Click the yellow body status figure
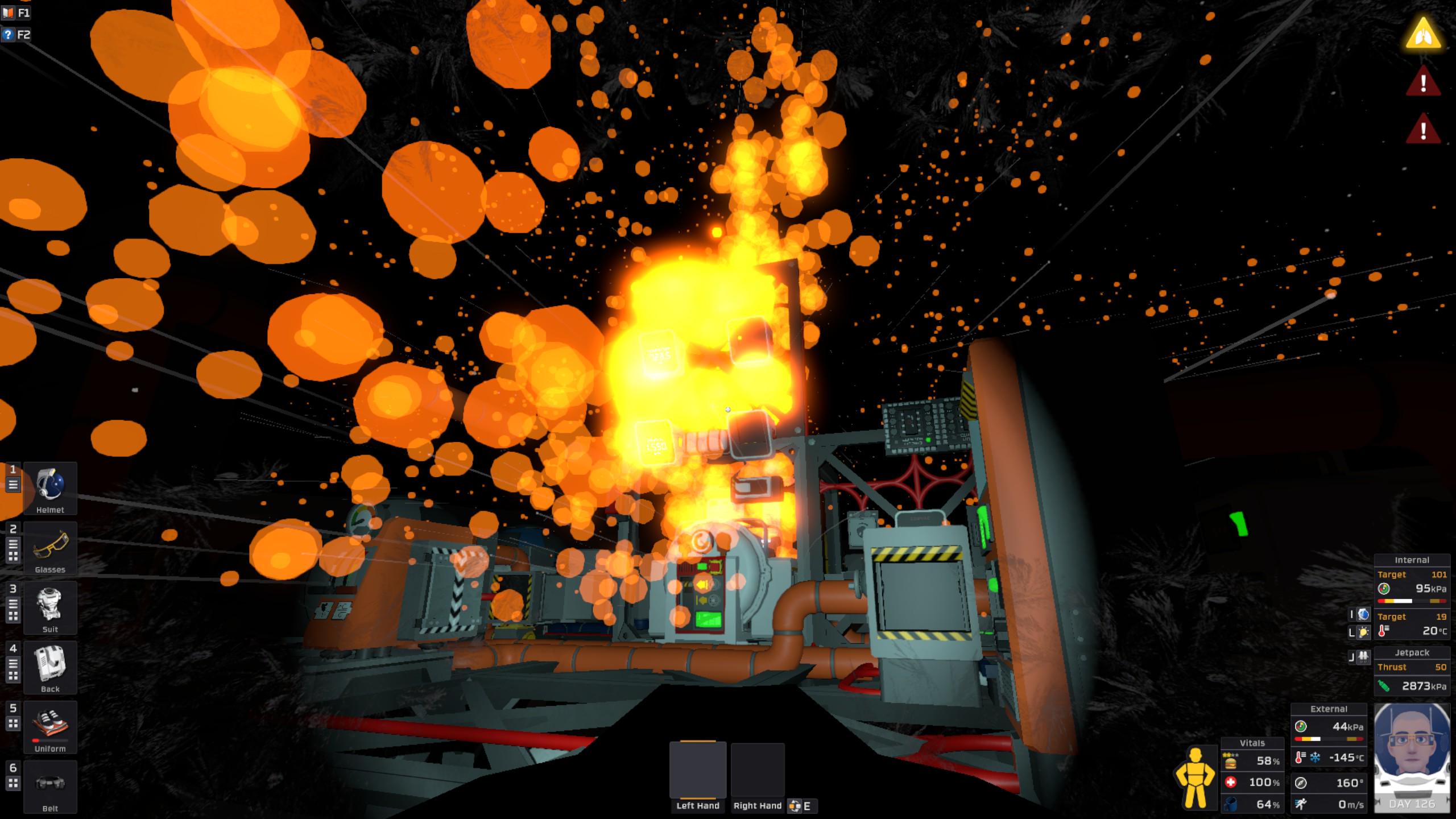 pos(1195,777)
